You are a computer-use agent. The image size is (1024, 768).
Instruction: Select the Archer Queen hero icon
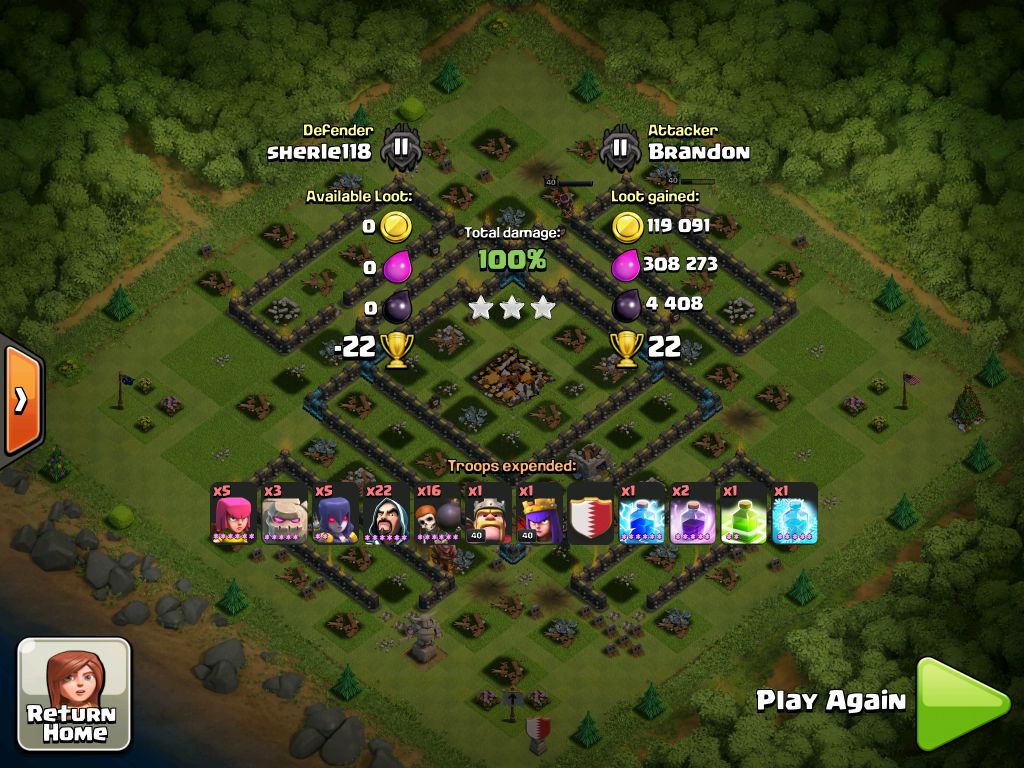pyautogui.click(x=540, y=514)
